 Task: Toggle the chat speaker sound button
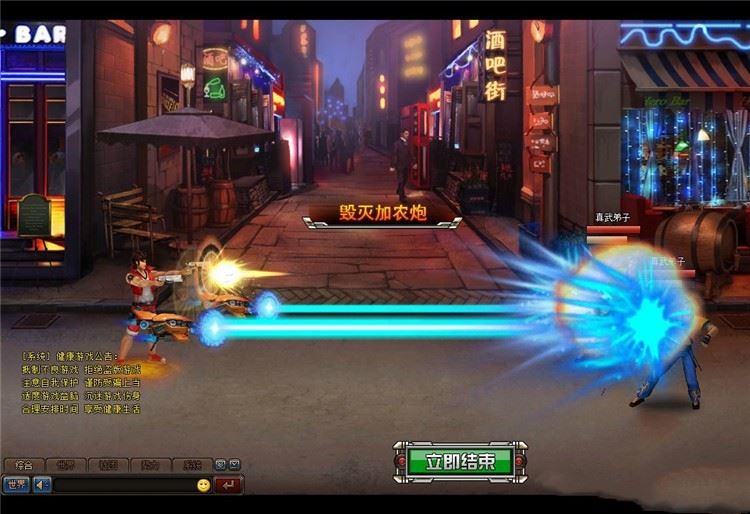pos(42,485)
